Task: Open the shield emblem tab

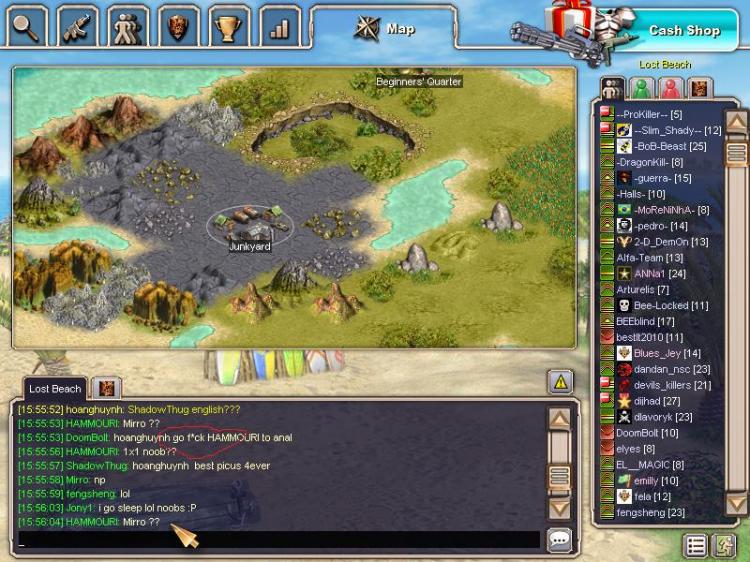Action: click(179, 26)
